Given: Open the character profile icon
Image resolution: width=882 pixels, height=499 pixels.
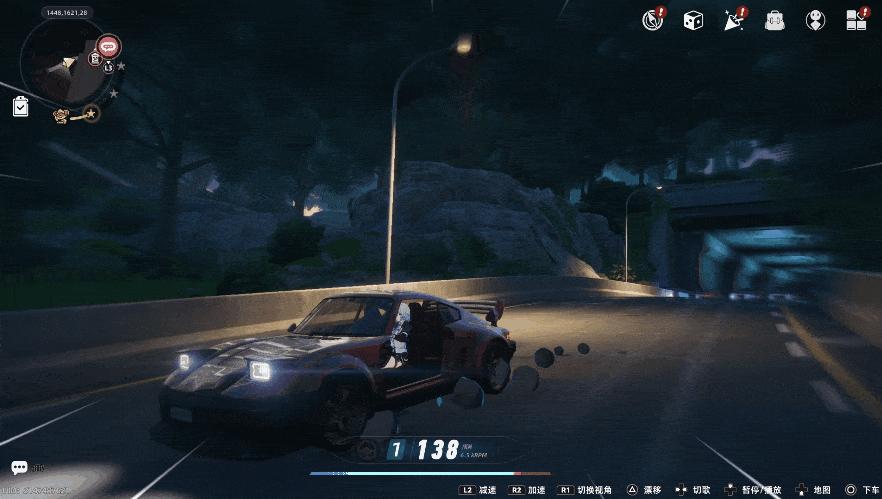Looking at the screenshot, I should pos(815,20).
